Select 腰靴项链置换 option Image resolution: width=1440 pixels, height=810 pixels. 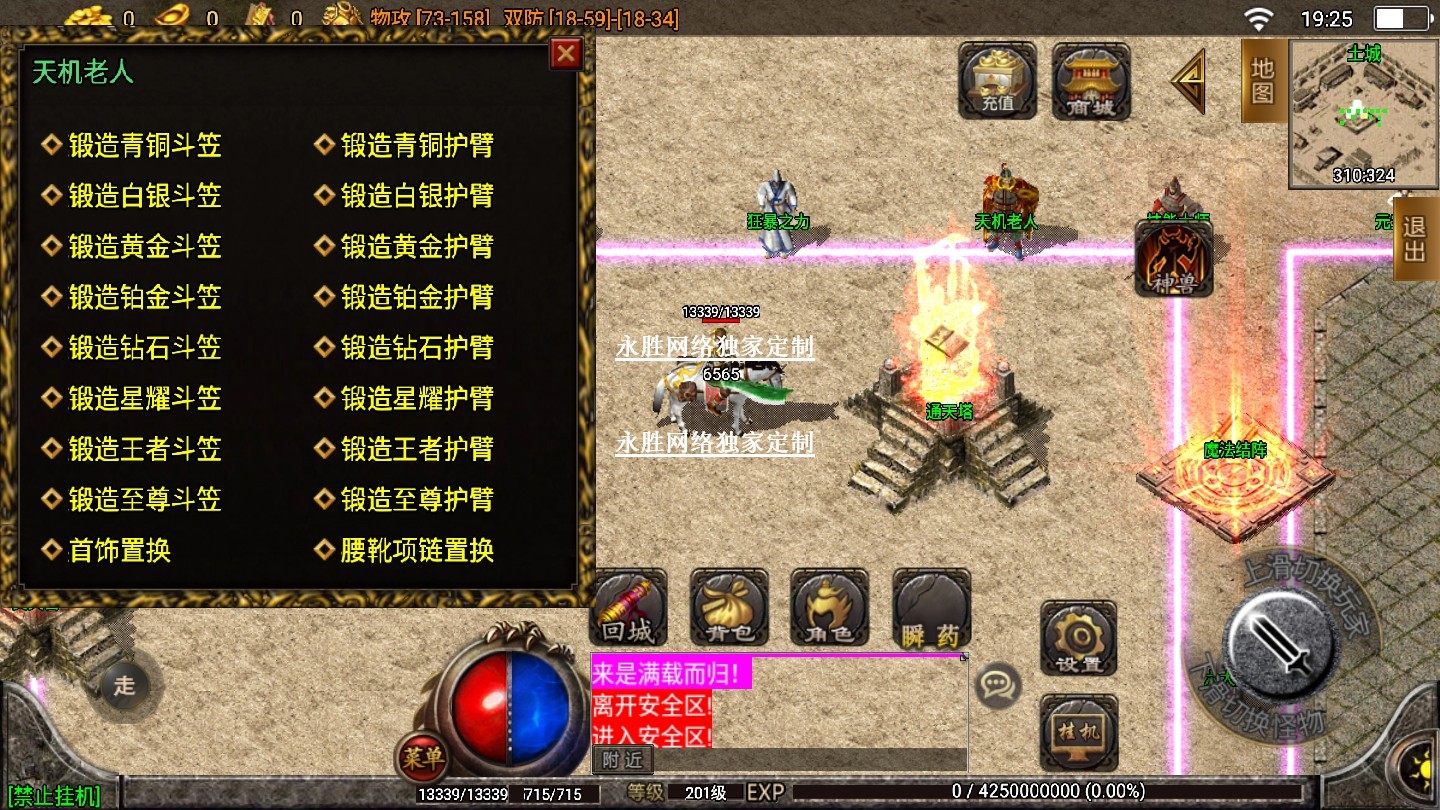417,550
